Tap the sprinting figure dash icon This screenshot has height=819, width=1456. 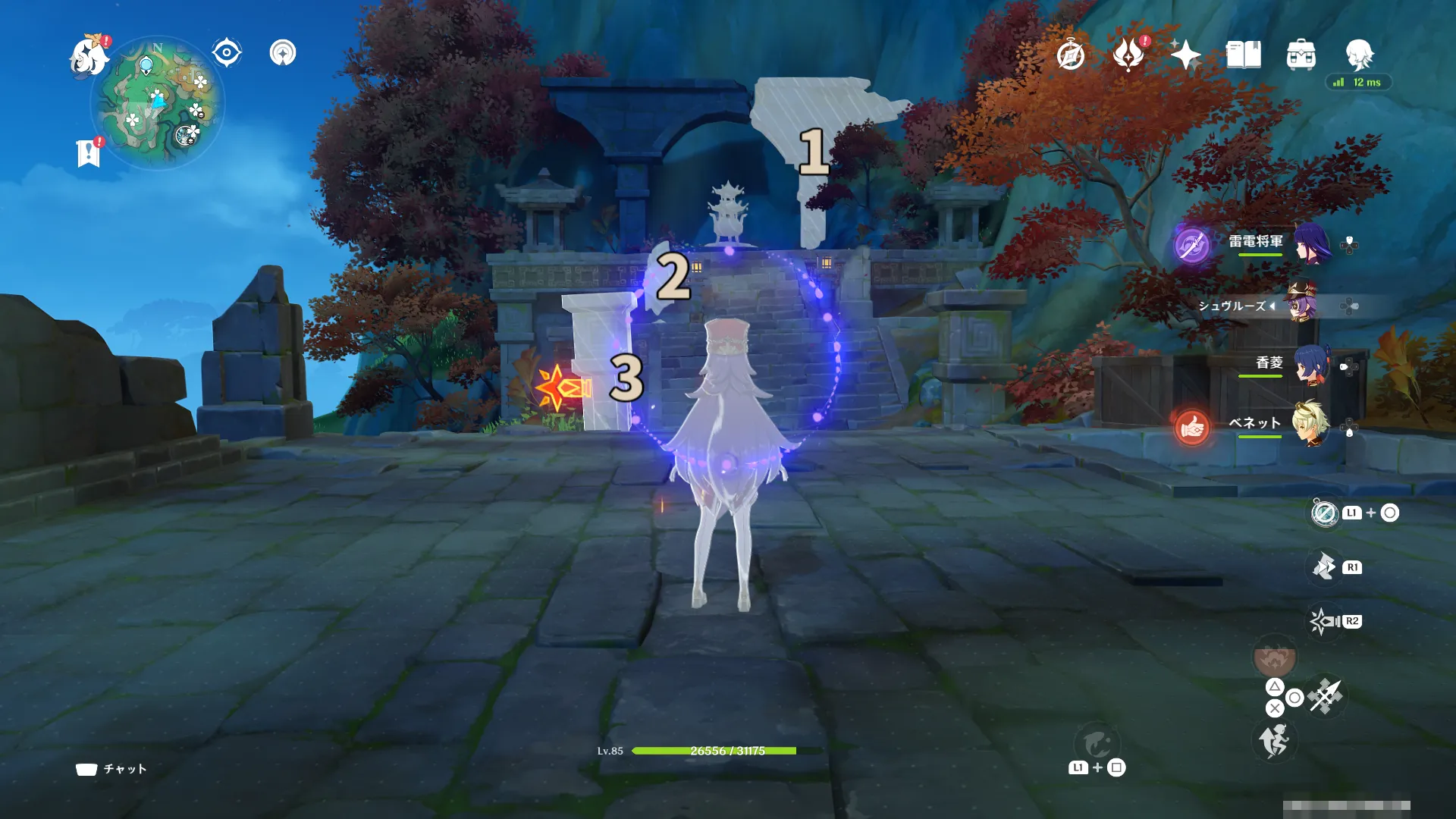tap(1274, 740)
